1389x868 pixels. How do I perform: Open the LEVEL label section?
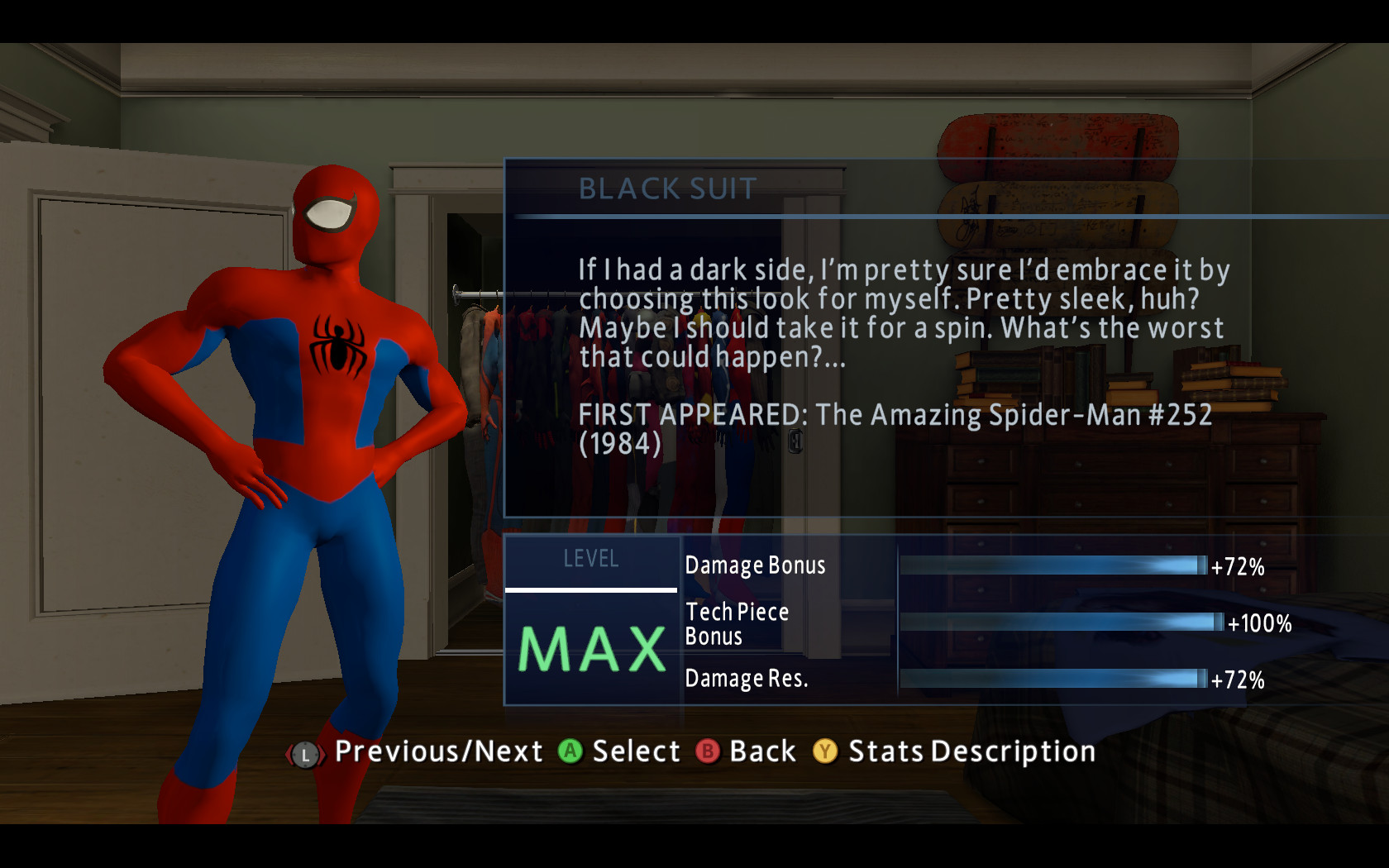click(590, 559)
